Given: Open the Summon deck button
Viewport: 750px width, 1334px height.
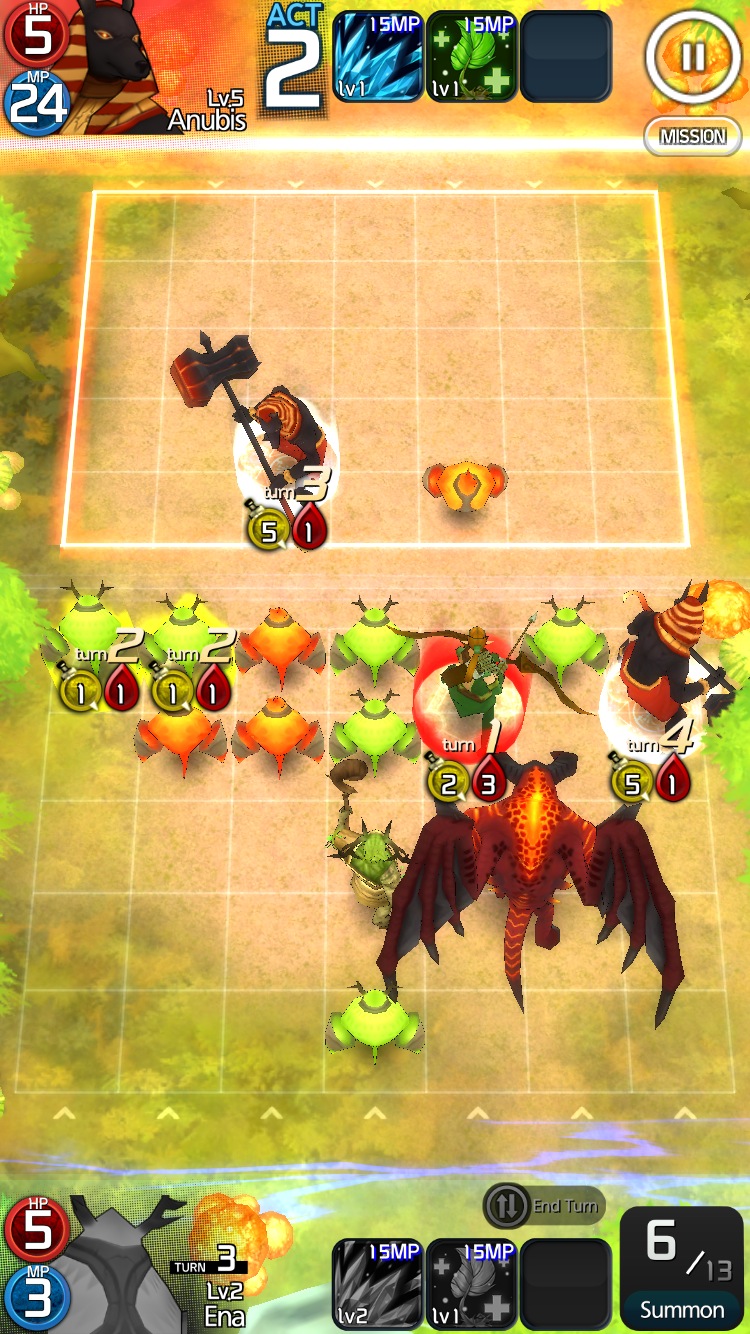Looking at the screenshot, I should pos(681,1268).
